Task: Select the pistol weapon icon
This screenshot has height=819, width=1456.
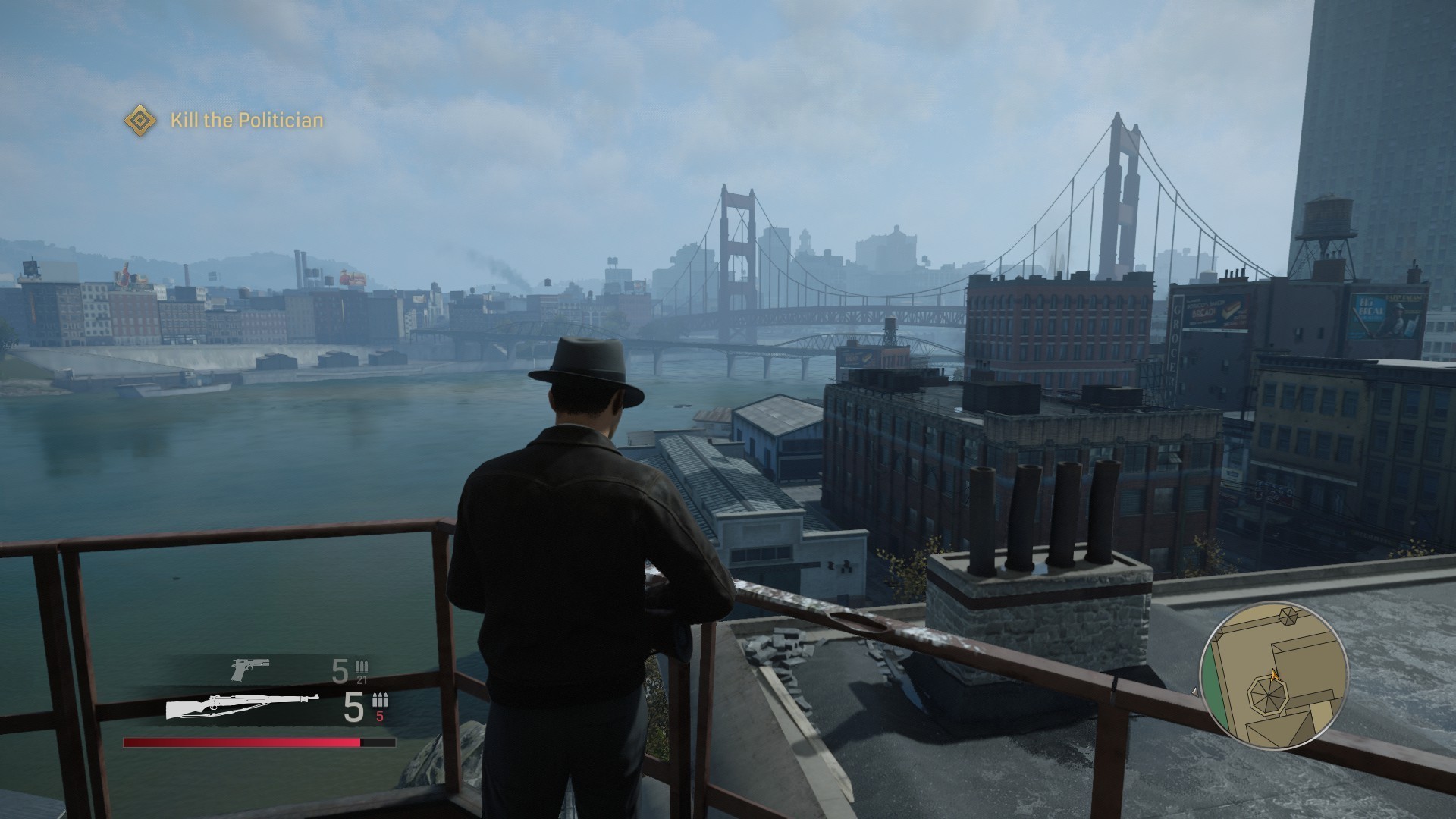Action: click(249, 668)
